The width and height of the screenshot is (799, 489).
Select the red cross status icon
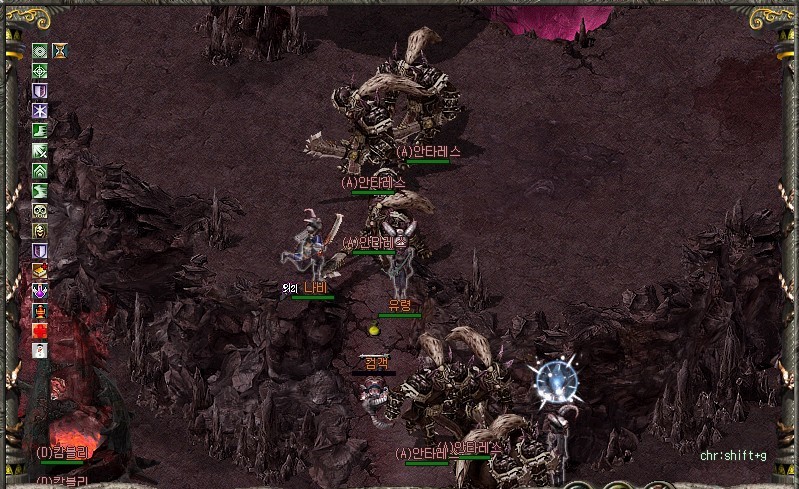[40, 330]
